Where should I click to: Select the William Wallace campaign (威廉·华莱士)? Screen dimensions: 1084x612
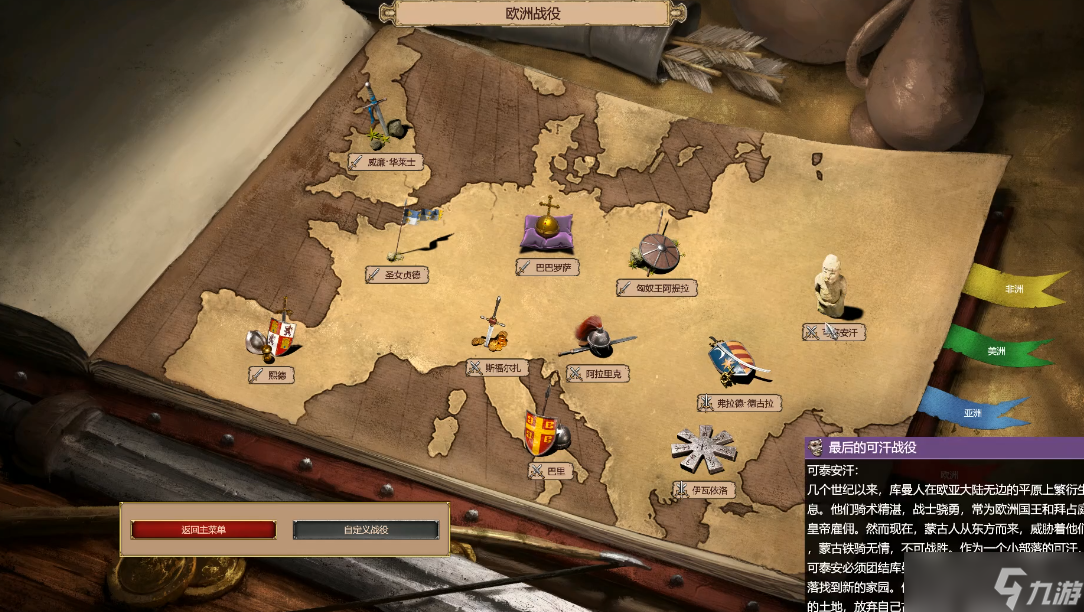tap(387, 161)
